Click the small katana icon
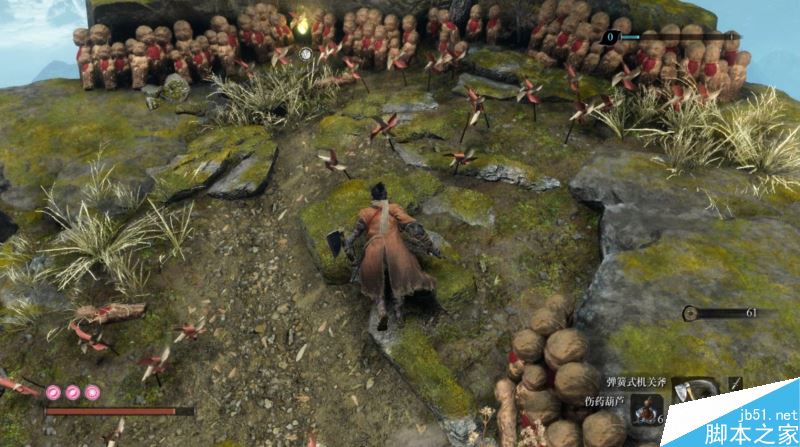Image resolution: width=800 pixels, height=447 pixels. coord(735,385)
